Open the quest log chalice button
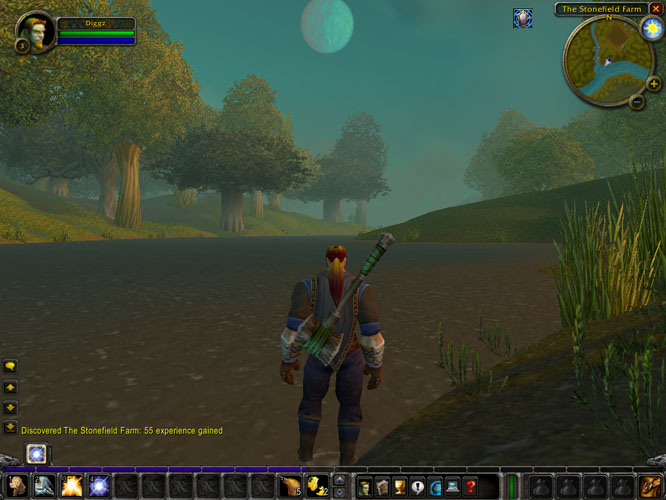Viewport: 666px width, 500px height. [401, 487]
